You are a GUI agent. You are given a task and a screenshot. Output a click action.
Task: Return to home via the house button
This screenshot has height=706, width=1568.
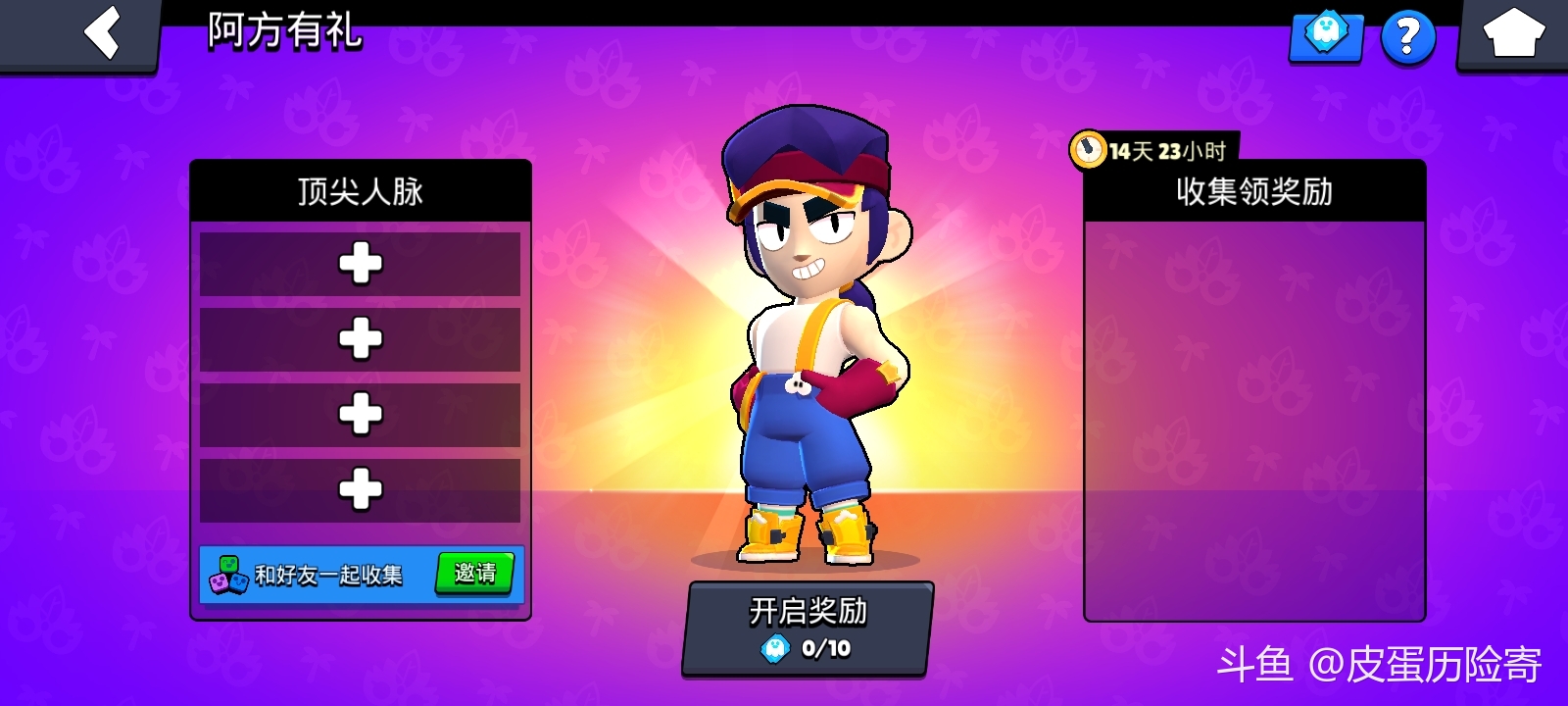[x=1513, y=33]
